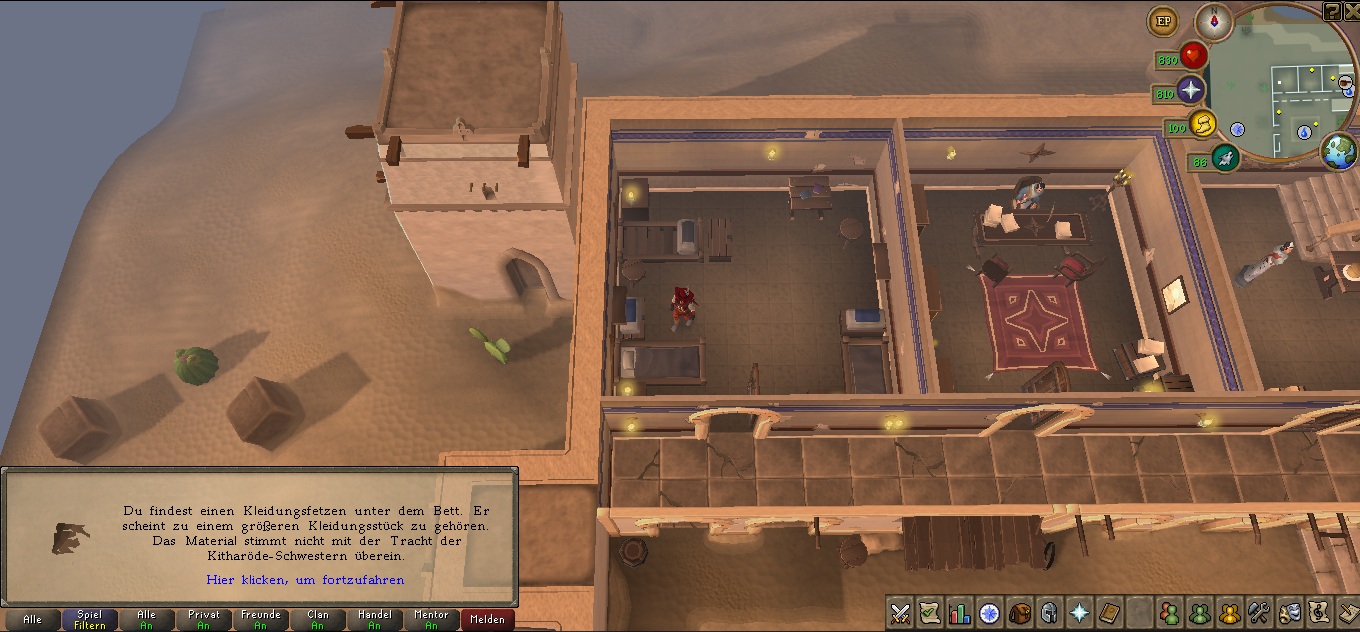The image size is (1360, 632).
Task: Open the theatre masks emotes tab
Action: coord(1289,612)
